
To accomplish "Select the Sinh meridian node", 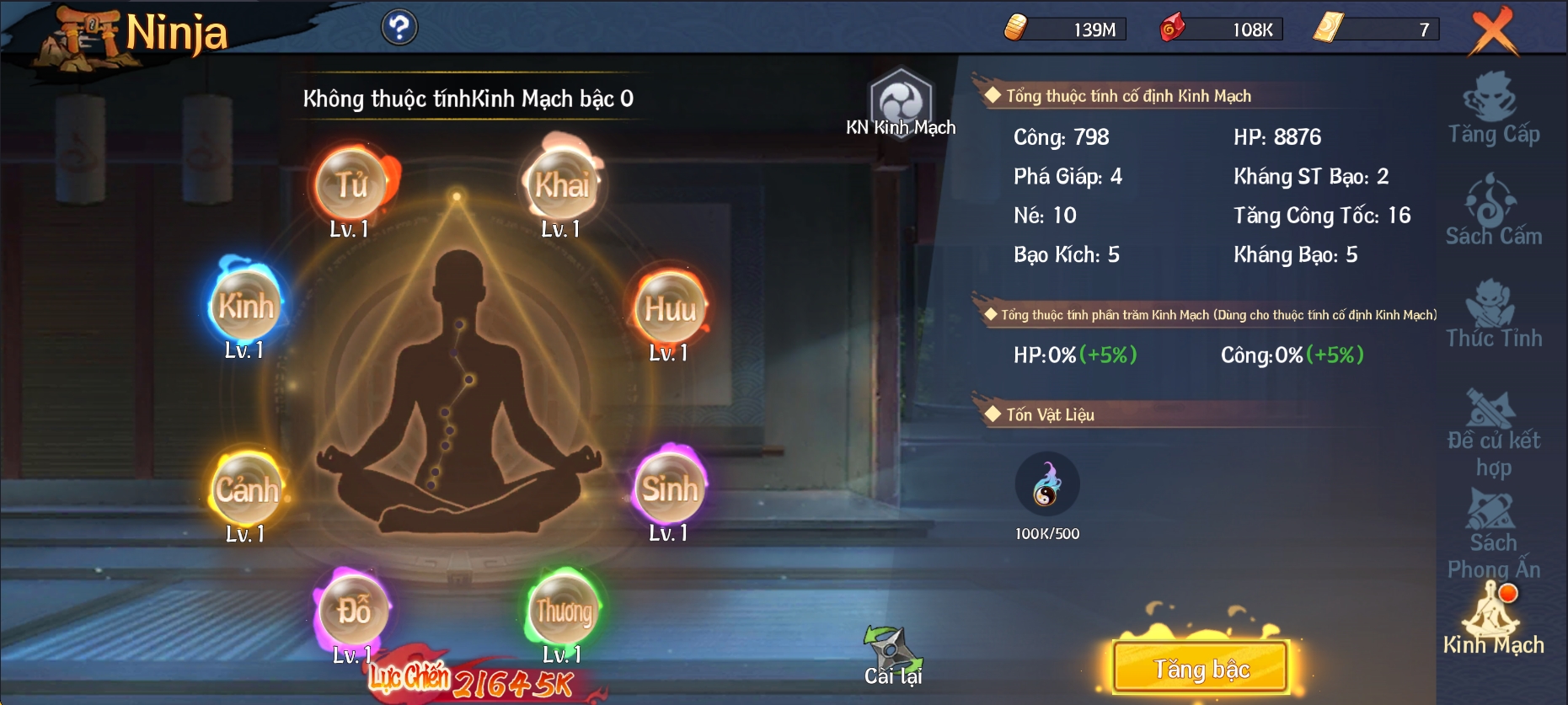I will (x=670, y=489).
